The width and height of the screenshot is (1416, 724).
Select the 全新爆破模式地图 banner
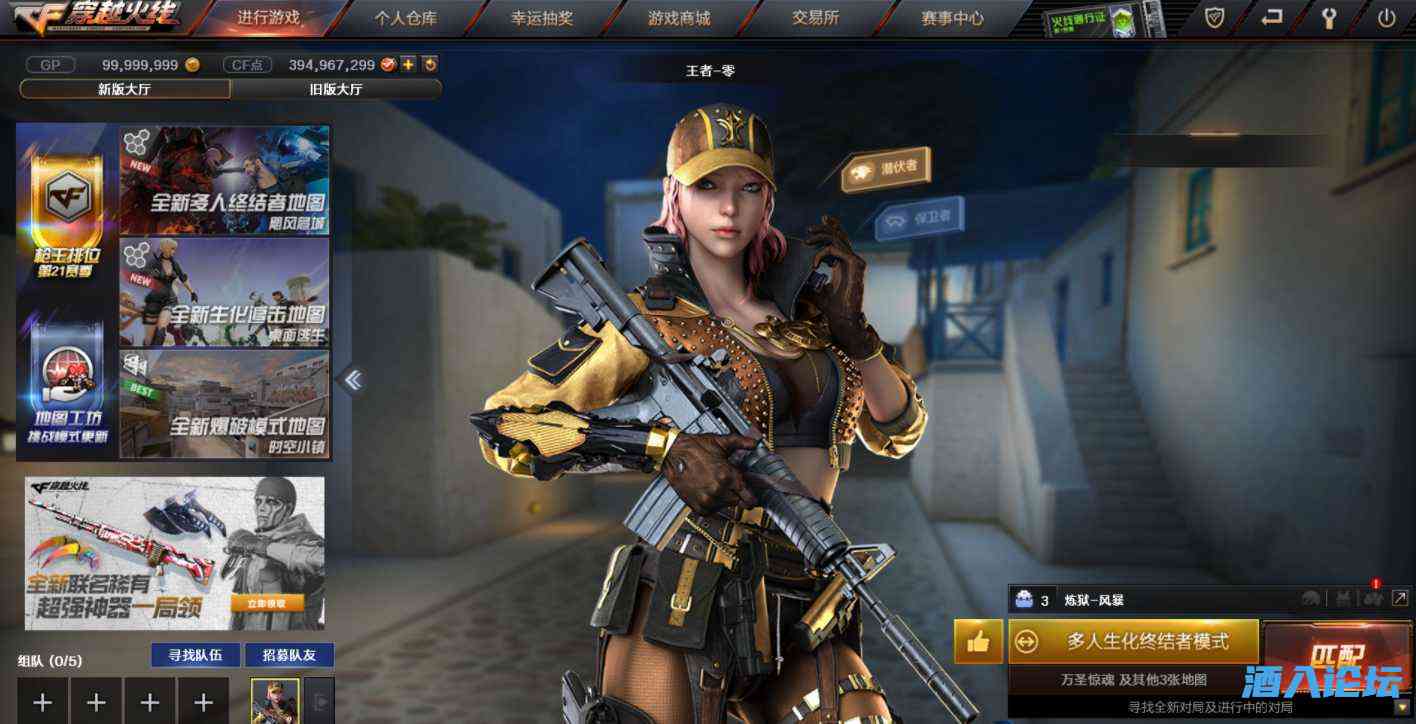tap(225, 404)
